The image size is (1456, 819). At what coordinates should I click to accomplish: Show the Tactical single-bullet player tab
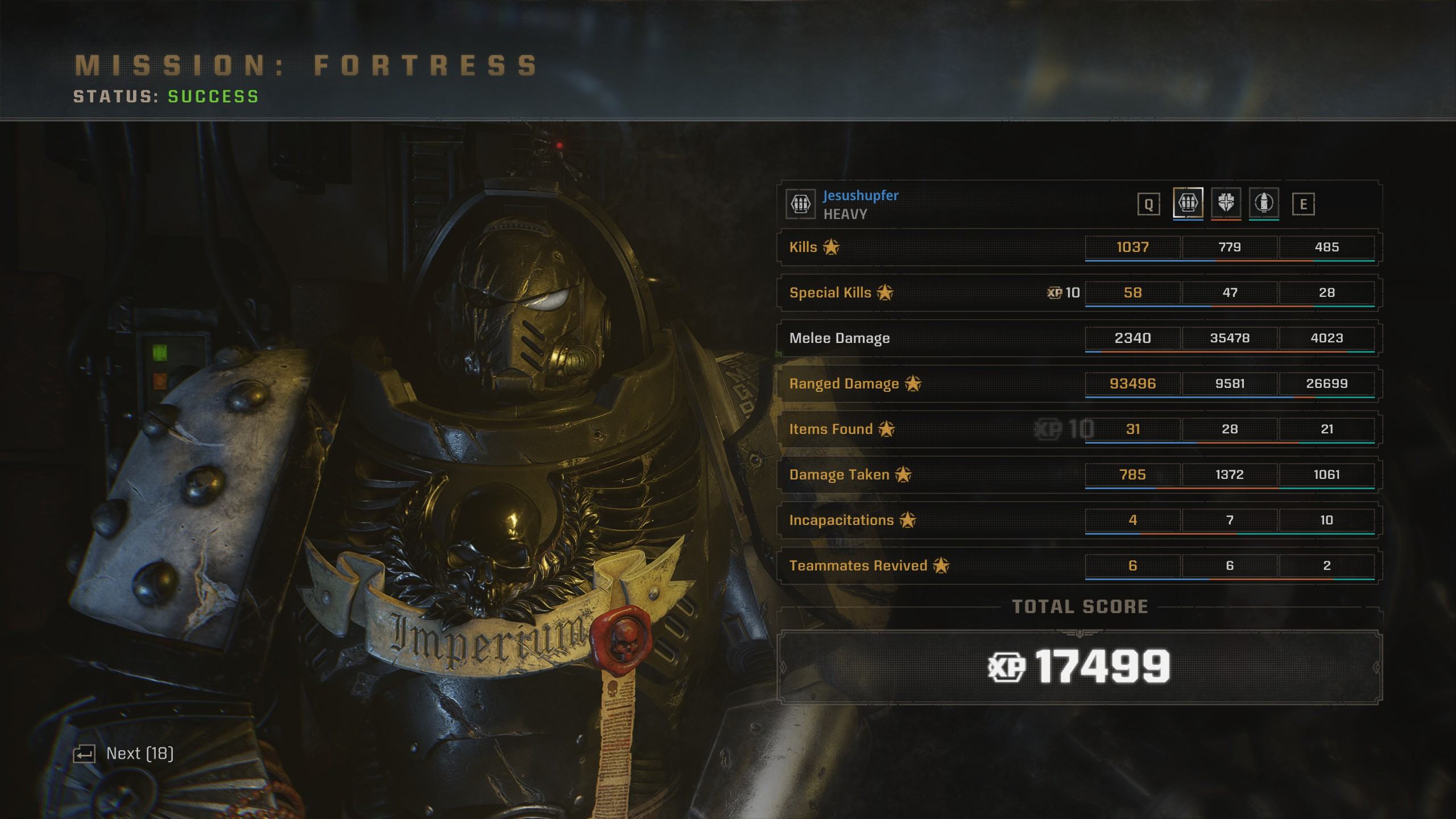pyautogui.click(x=1264, y=202)
